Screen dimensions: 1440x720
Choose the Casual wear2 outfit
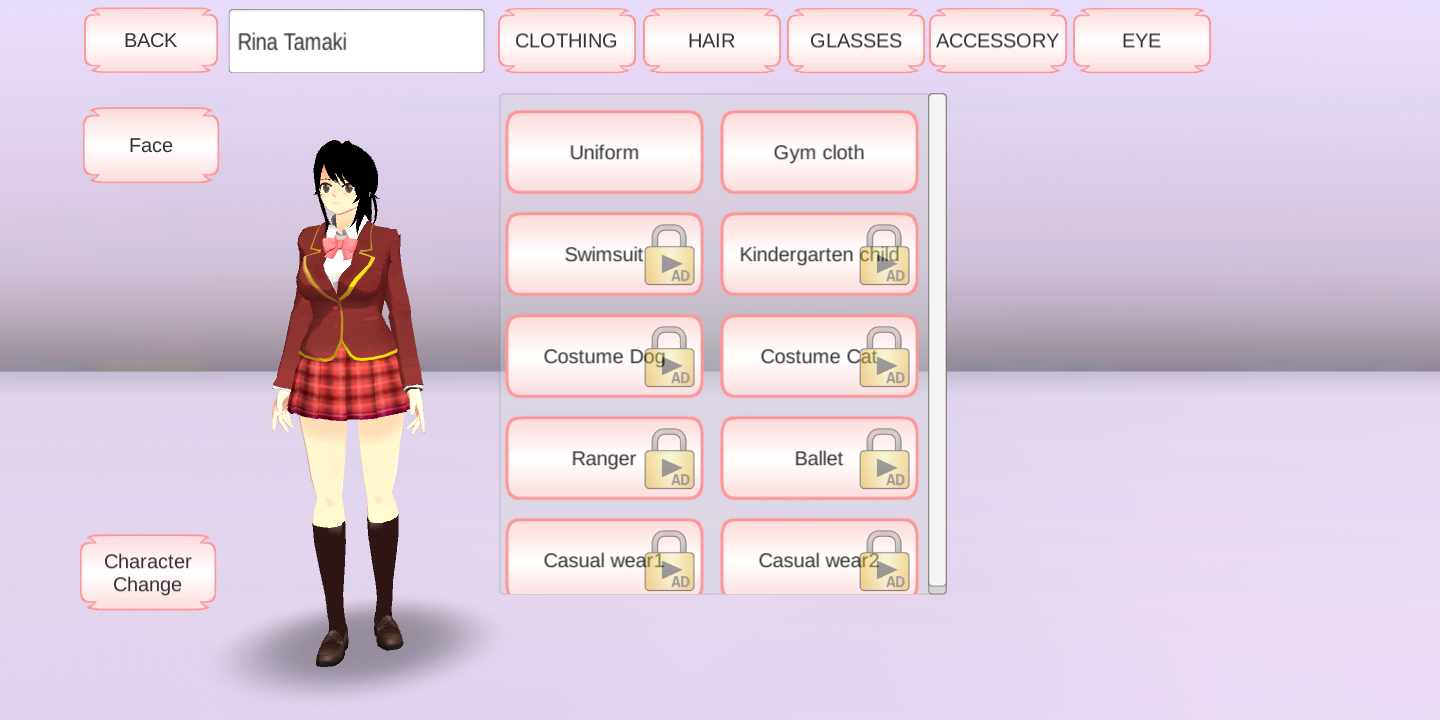pos(819,559)
